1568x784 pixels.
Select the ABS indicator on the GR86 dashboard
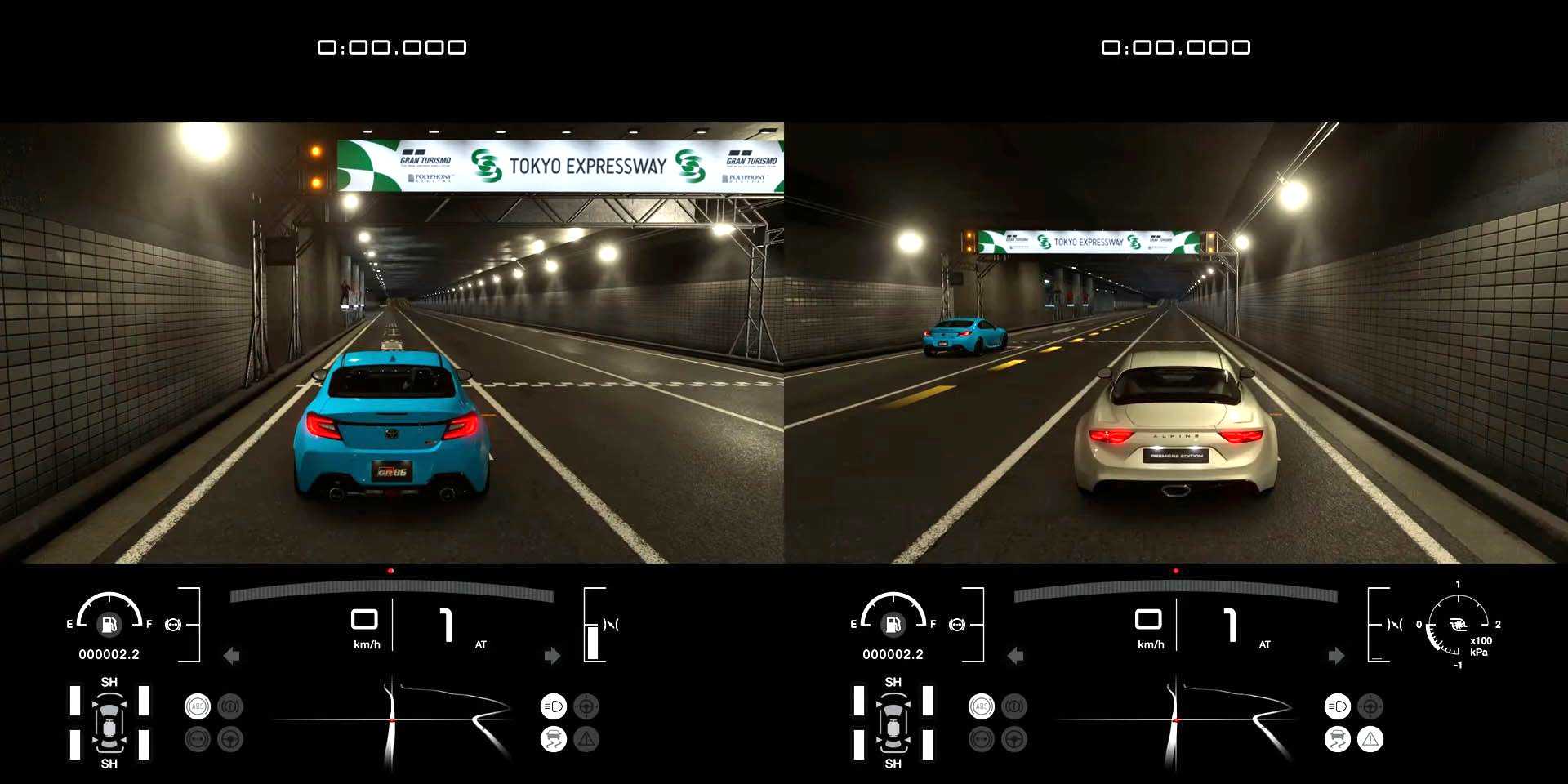(198, 706)
